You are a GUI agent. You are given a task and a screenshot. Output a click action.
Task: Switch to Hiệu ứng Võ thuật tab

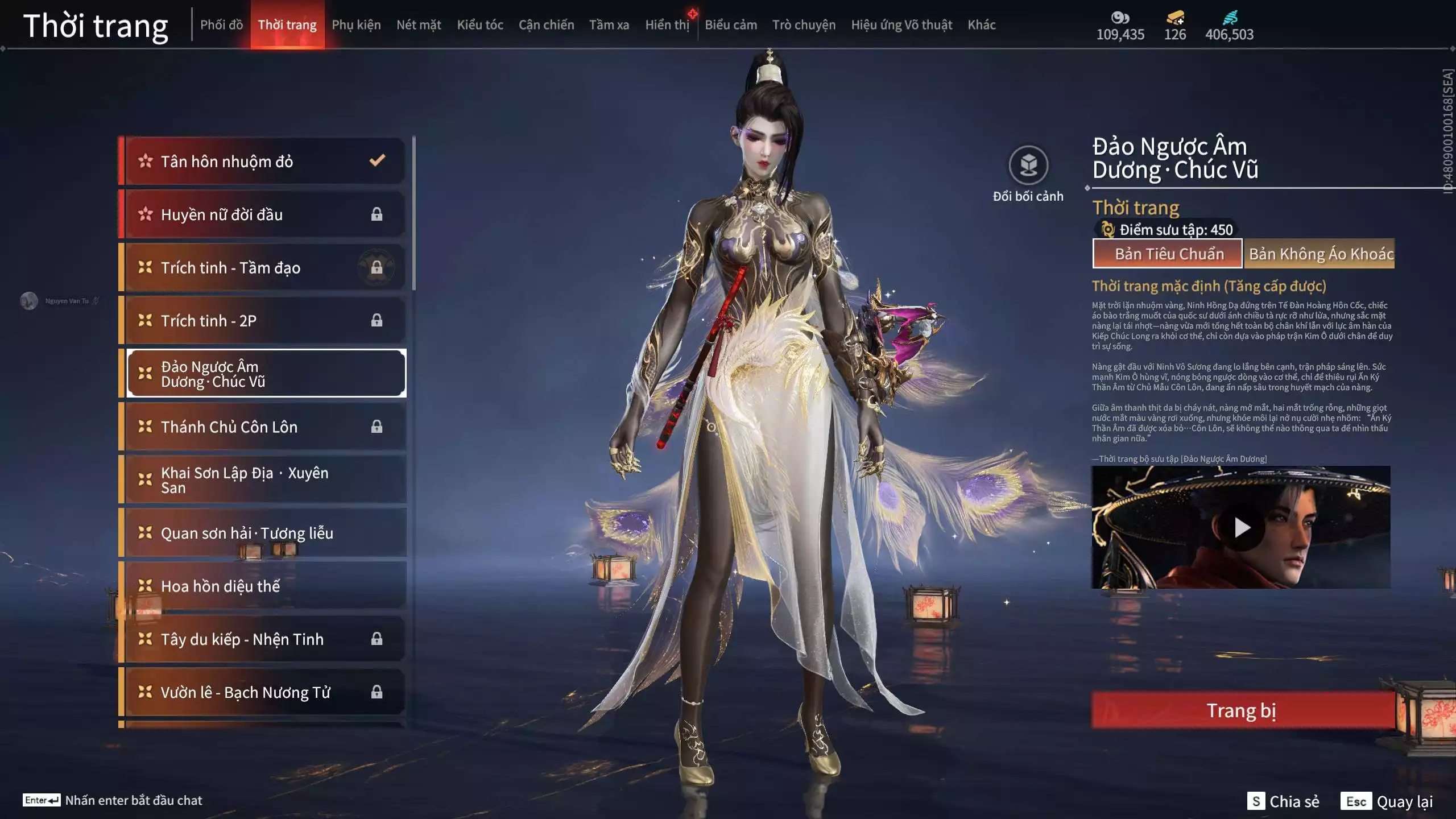pyautogui.click(x=901, y=25)
